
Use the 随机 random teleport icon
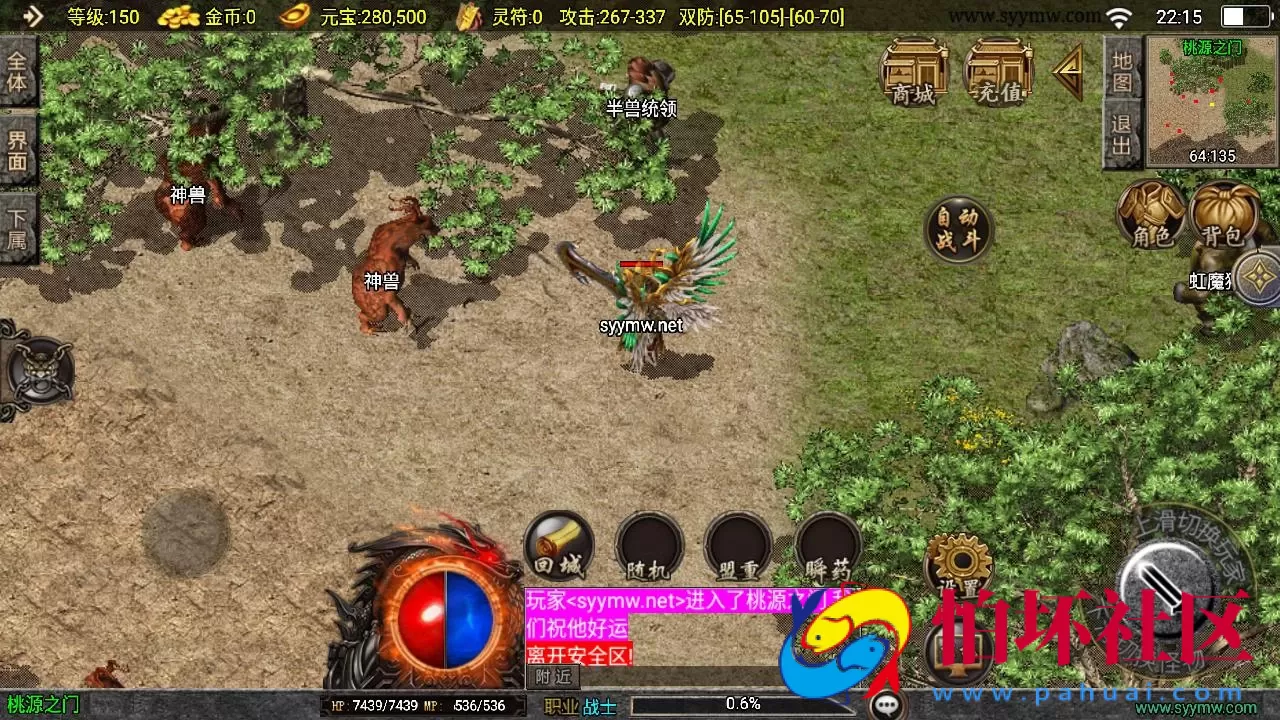pos(648,545)
